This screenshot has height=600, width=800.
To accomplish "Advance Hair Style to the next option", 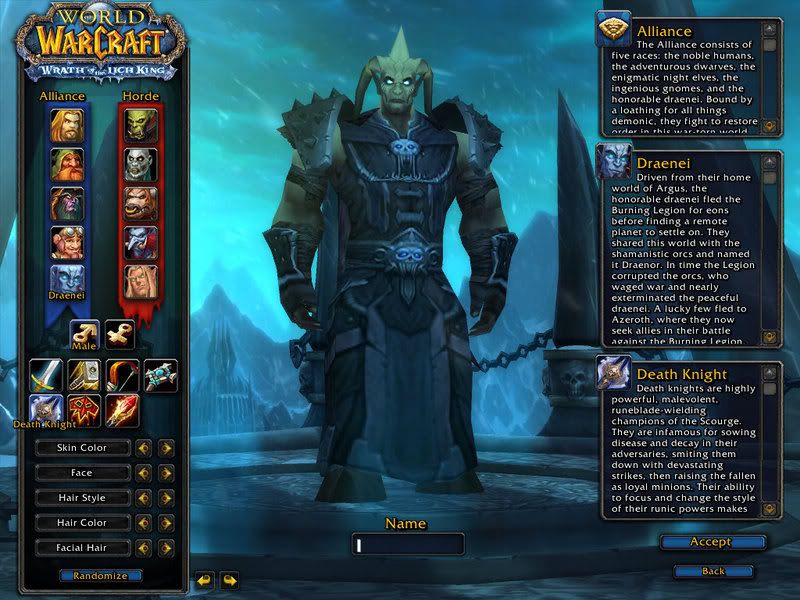I will (x=166, y=498).
